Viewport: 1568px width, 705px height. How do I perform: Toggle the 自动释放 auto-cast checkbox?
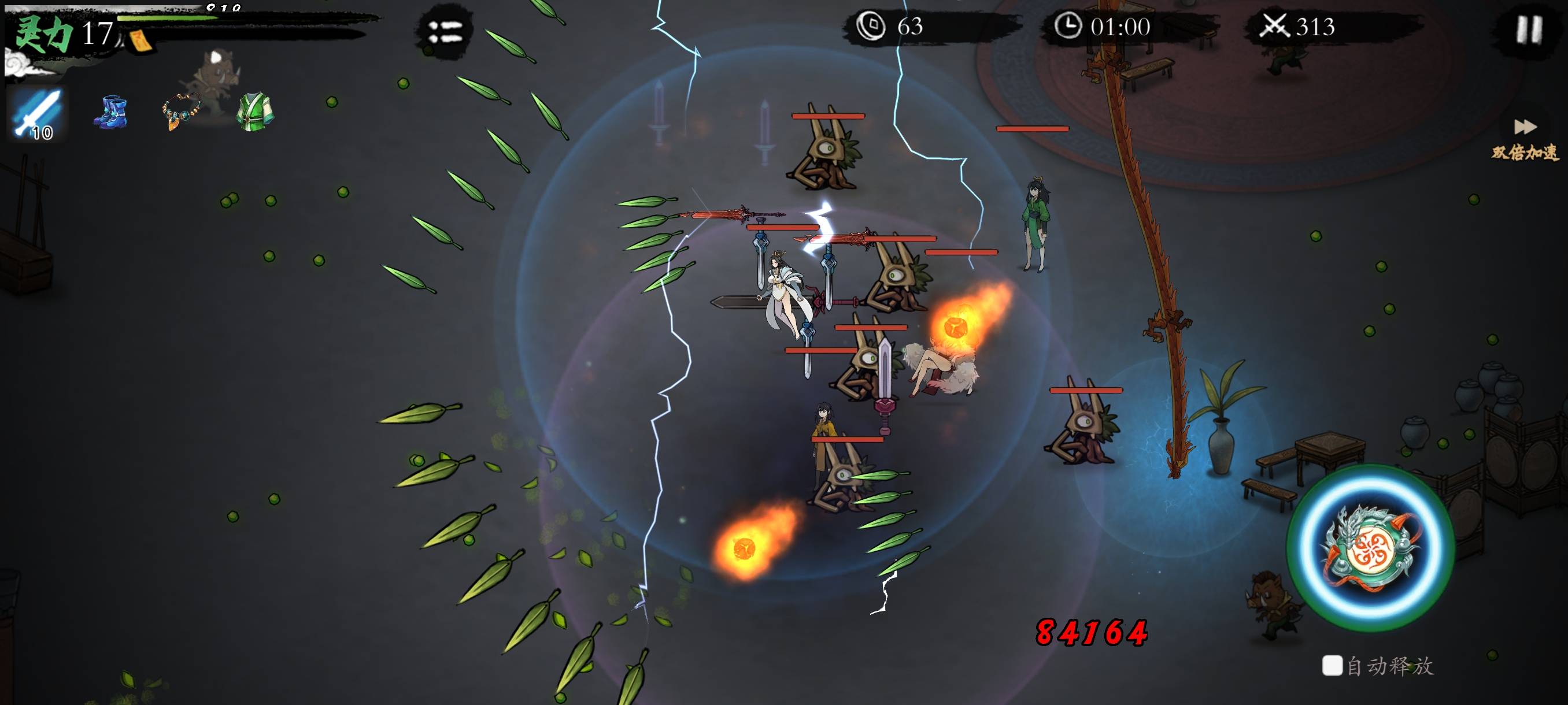click(x=1332, y=665)
